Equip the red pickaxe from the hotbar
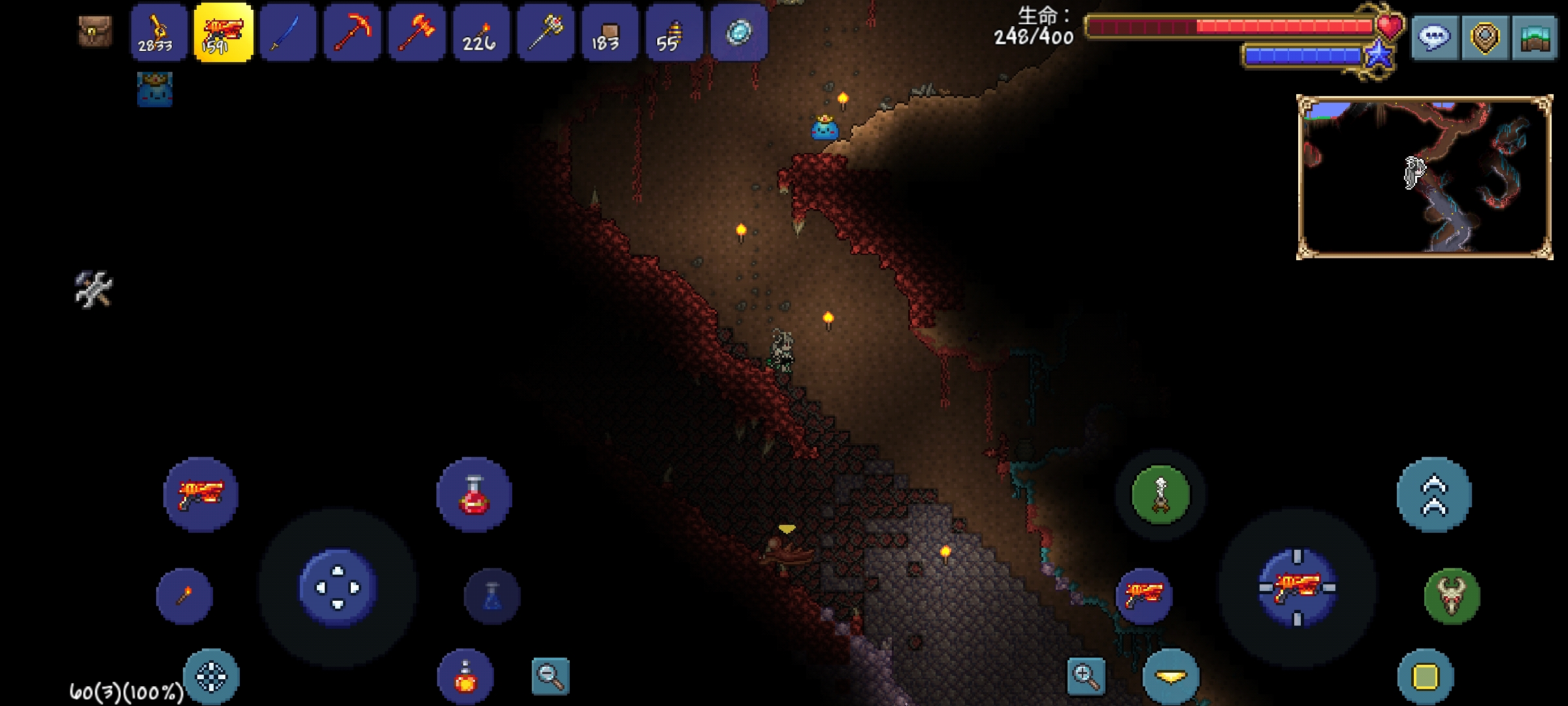 pyautogui.click(x=352, y=33)
